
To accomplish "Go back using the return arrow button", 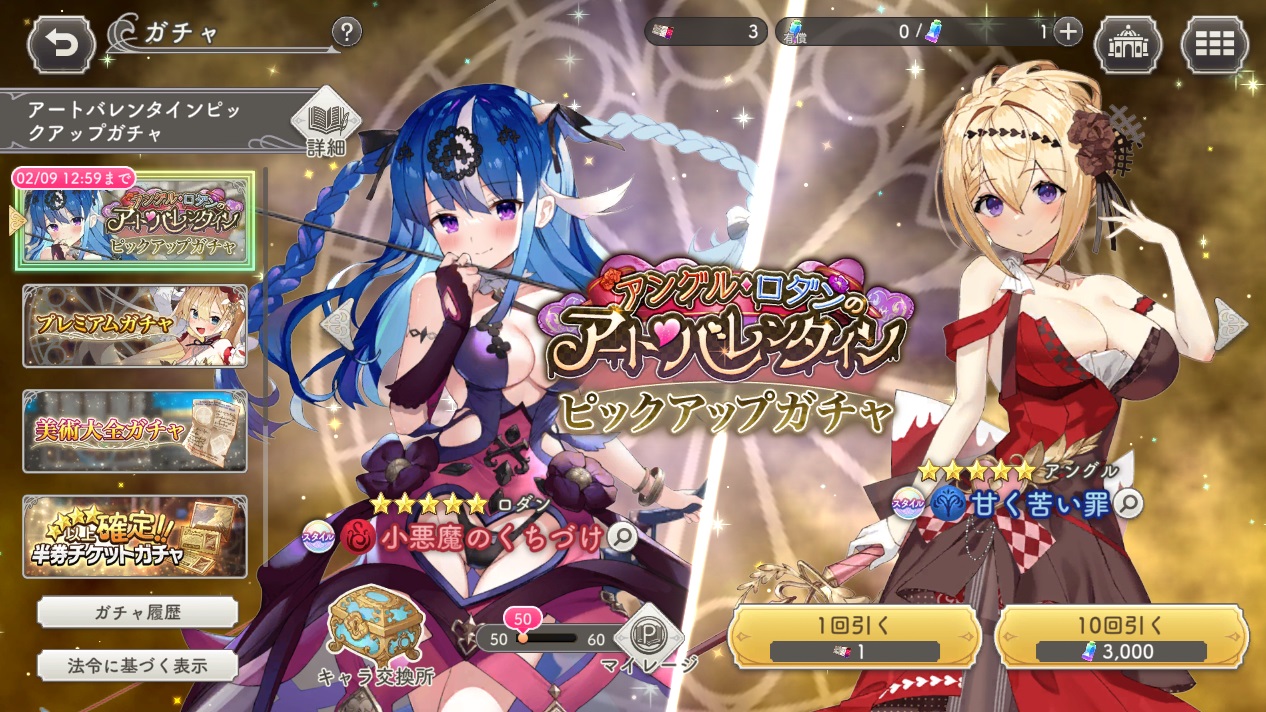I will (x=61, y=45).
